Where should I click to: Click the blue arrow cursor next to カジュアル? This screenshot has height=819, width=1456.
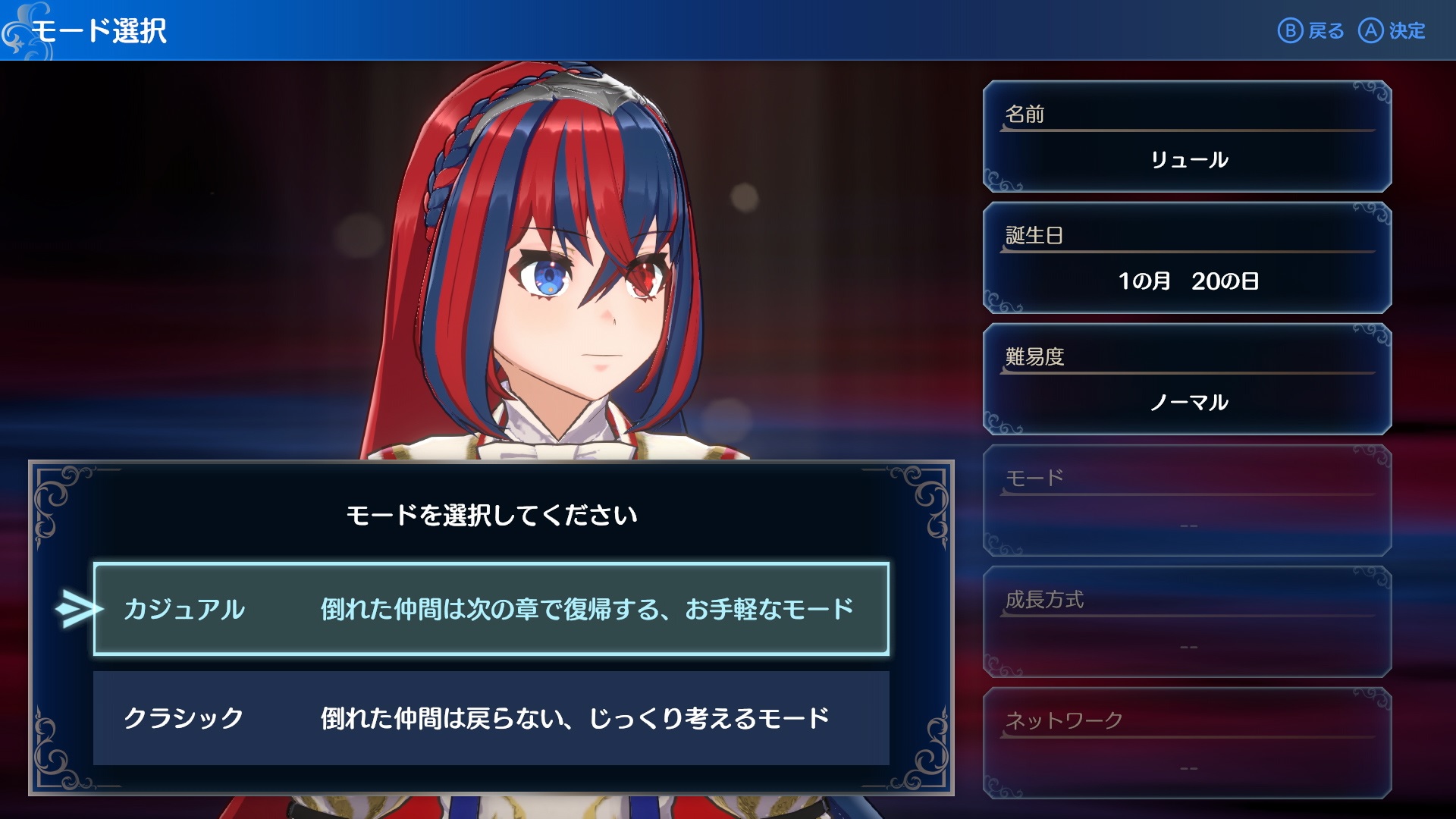(x=76, y=607)
